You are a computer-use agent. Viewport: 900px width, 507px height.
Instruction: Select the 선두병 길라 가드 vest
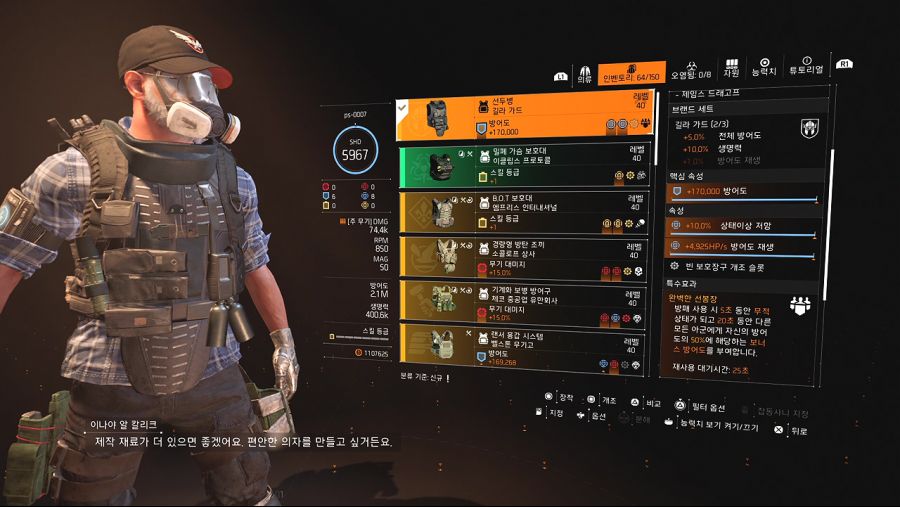click(x=525, y=118)
